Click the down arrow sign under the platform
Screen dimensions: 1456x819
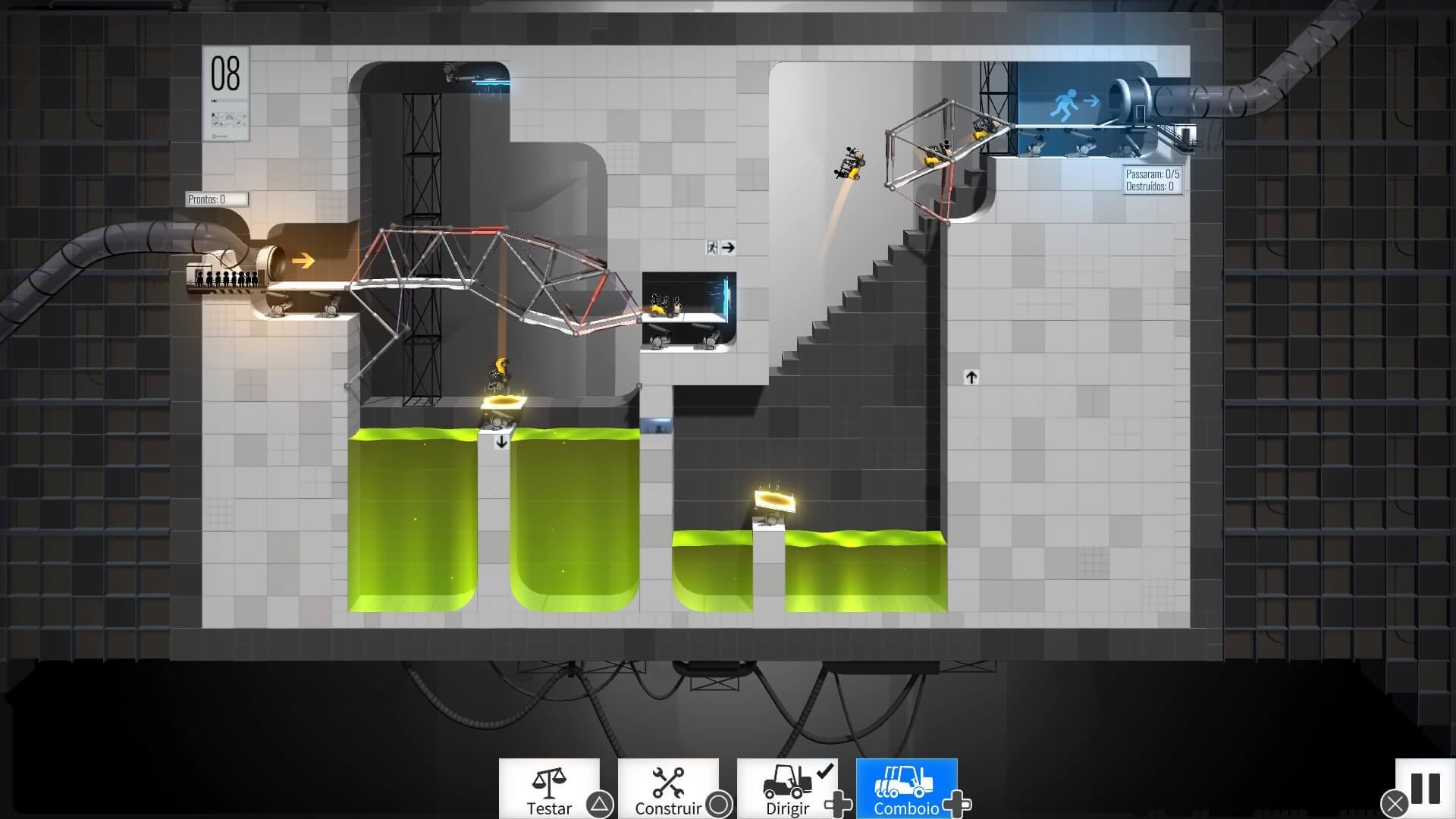[500, 441]
